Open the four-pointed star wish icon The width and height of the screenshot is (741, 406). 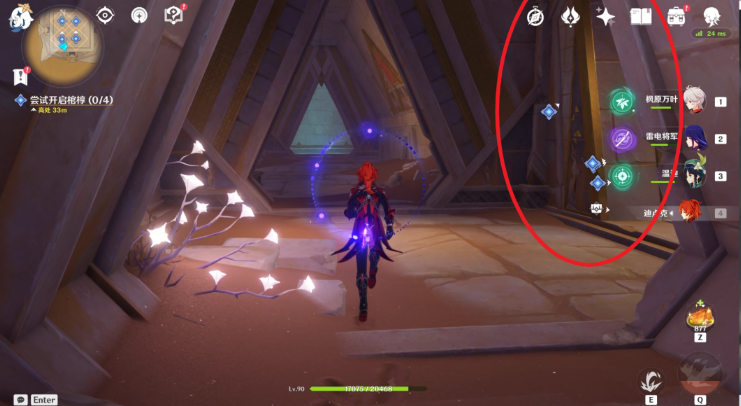605,16
